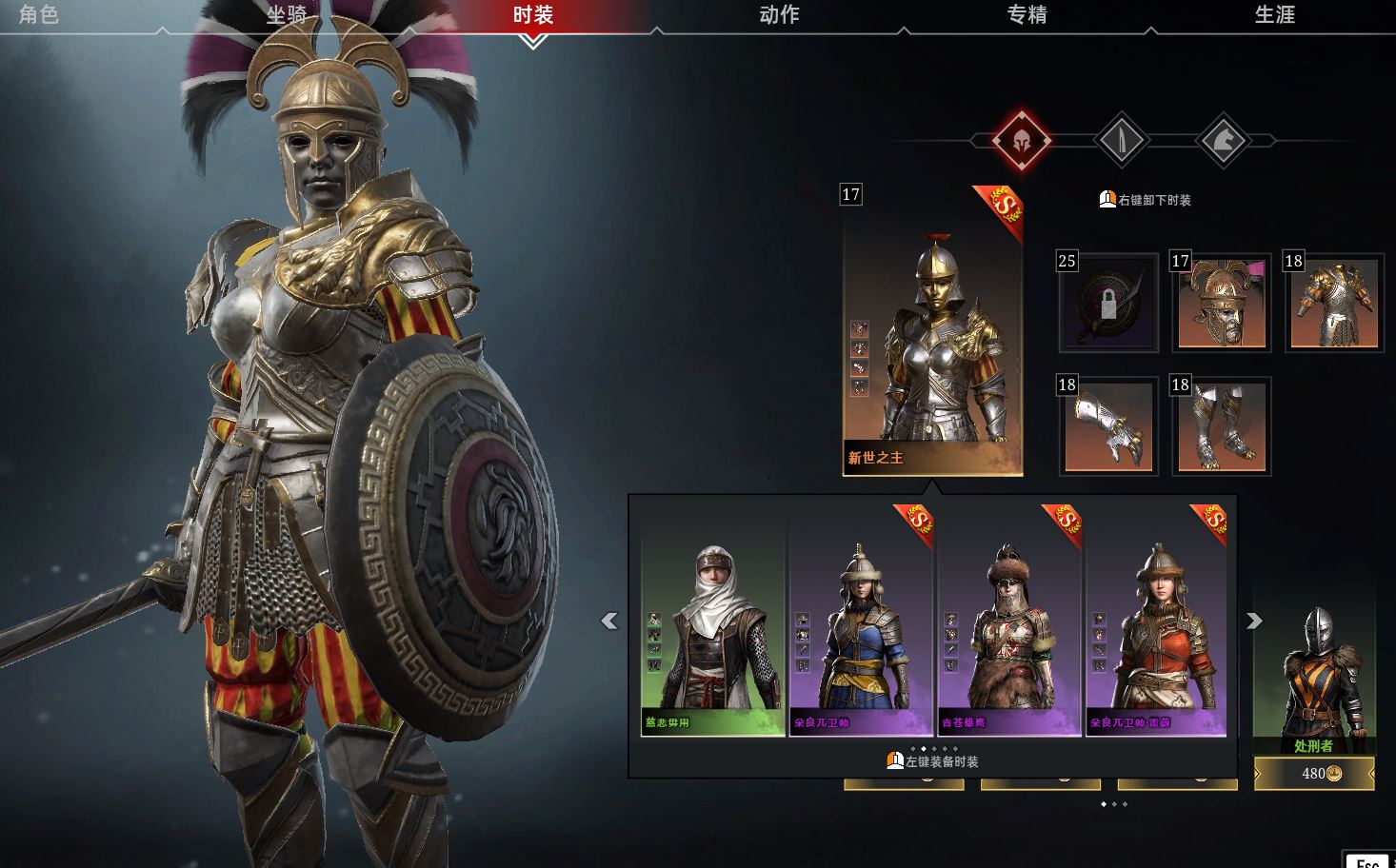Image resolution: width=1396 pixels, height=868 pixels.
Task: Select the silver gauntlets slot
Action: (1108, 426)
